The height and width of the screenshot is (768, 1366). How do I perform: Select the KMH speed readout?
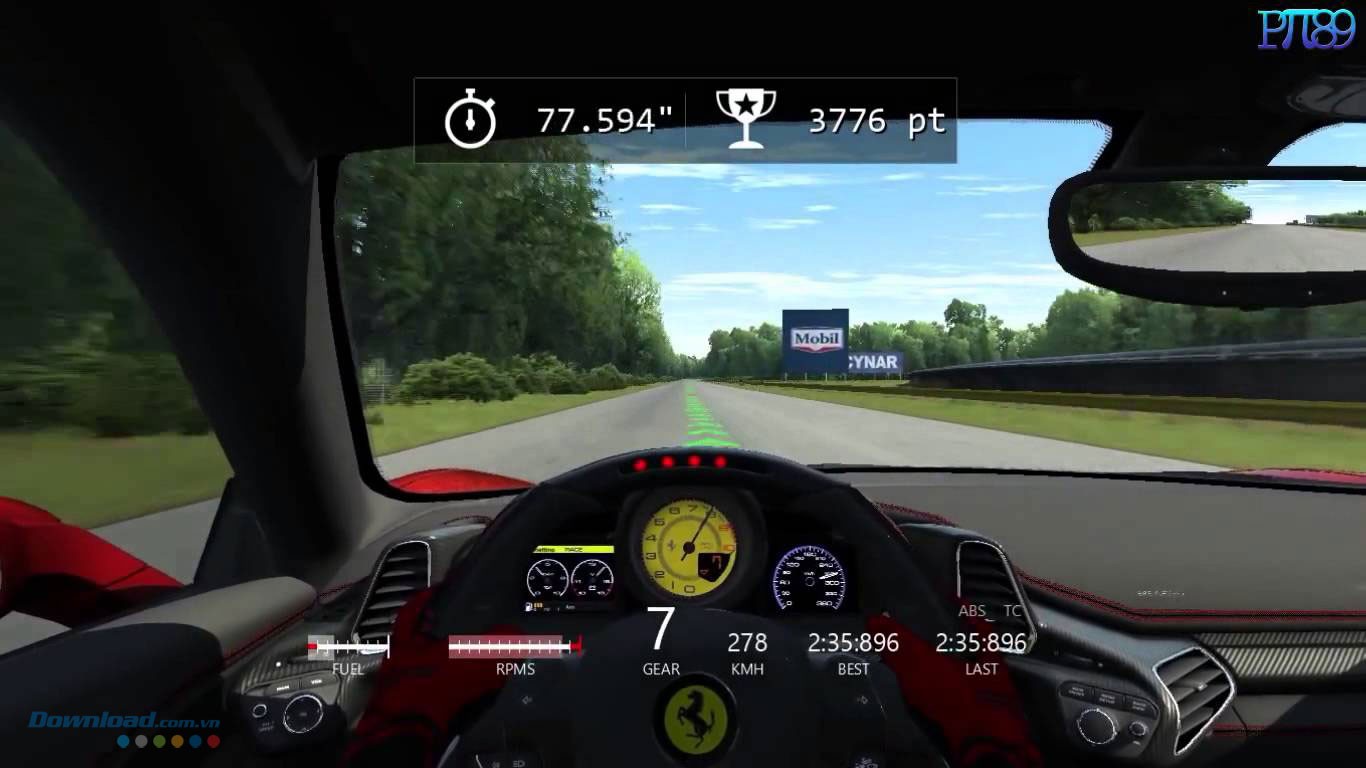click(747, 643)
